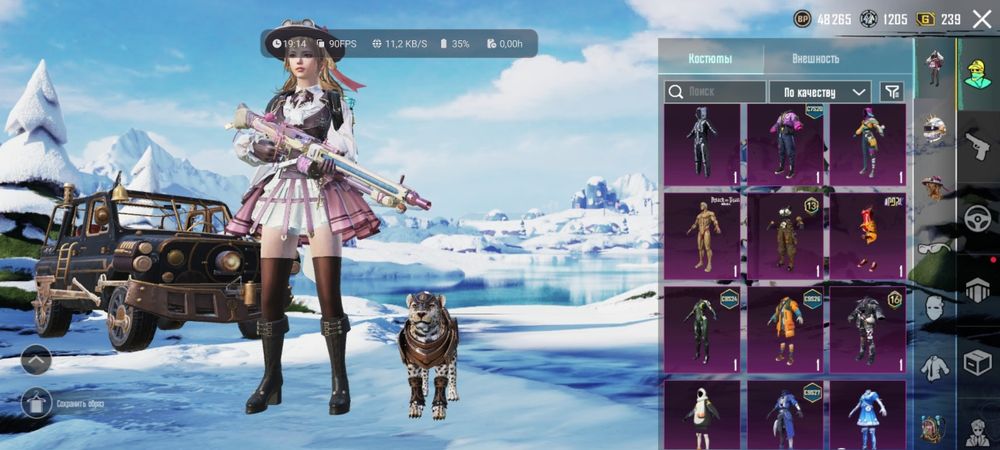
Task: Open the face mask subcategory
Action: [x=934, y=308]
